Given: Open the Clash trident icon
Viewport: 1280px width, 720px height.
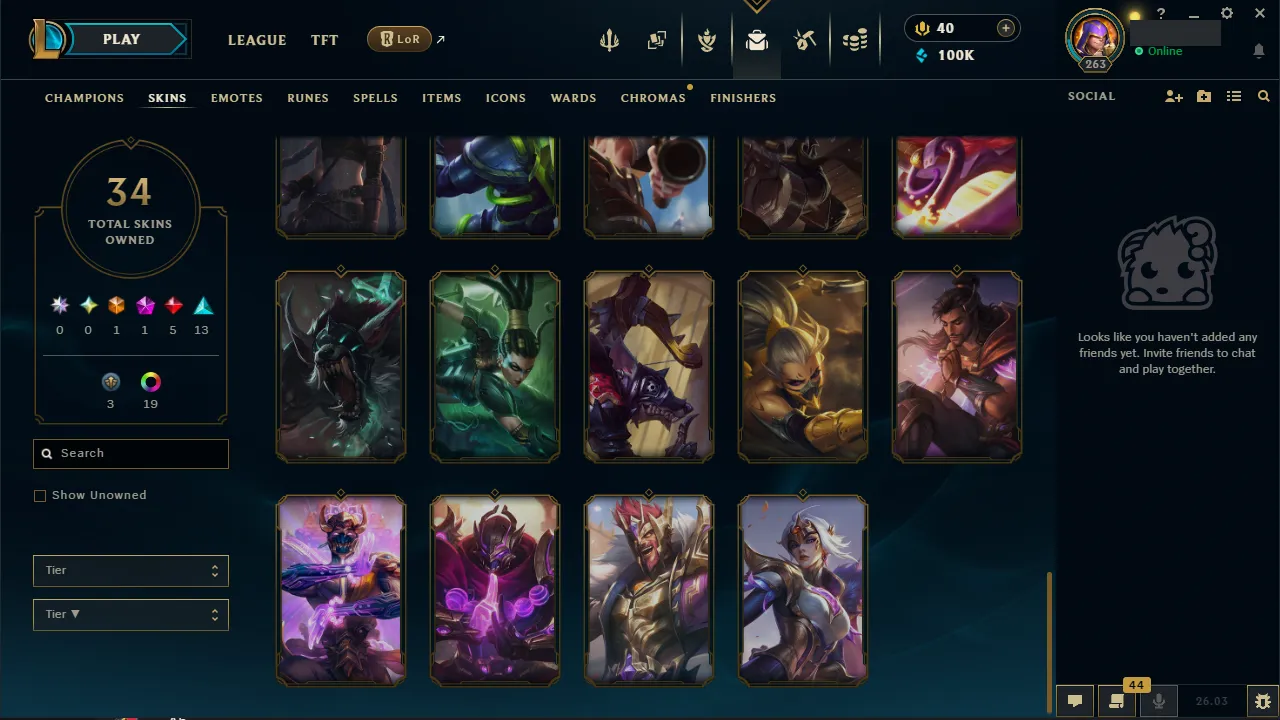Looking at the screenshot, I should click(x=610, y=40).
